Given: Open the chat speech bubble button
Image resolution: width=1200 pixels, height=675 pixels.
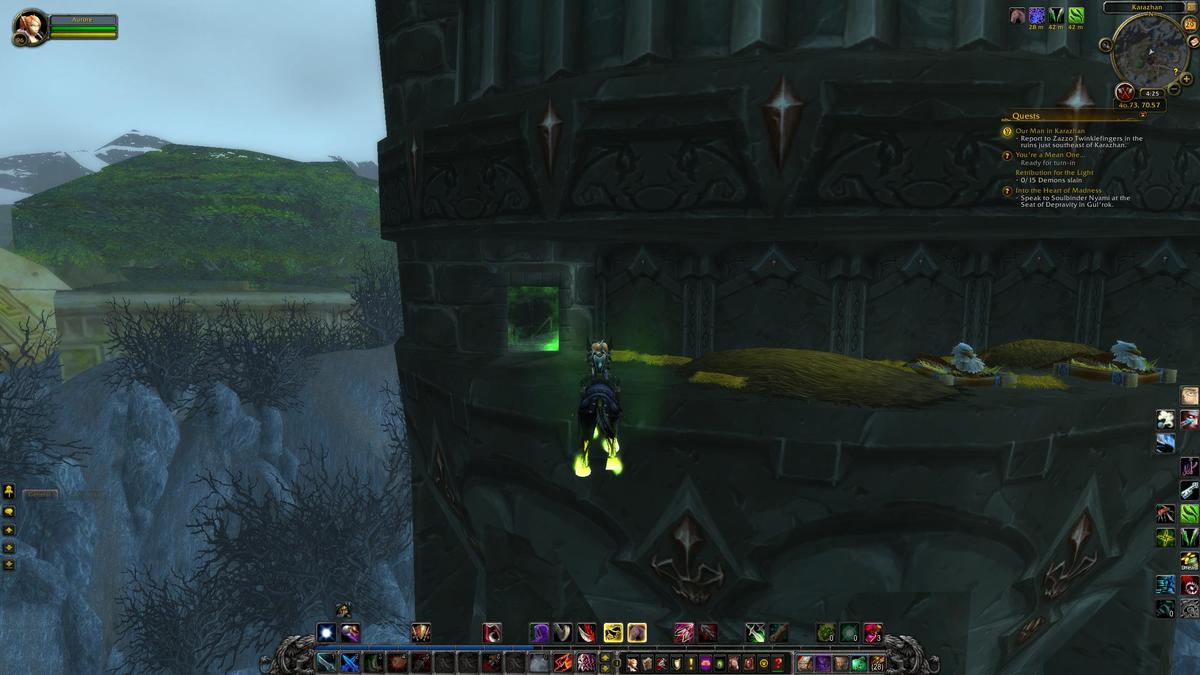Looking at the screenshot, I should [9, 511].
